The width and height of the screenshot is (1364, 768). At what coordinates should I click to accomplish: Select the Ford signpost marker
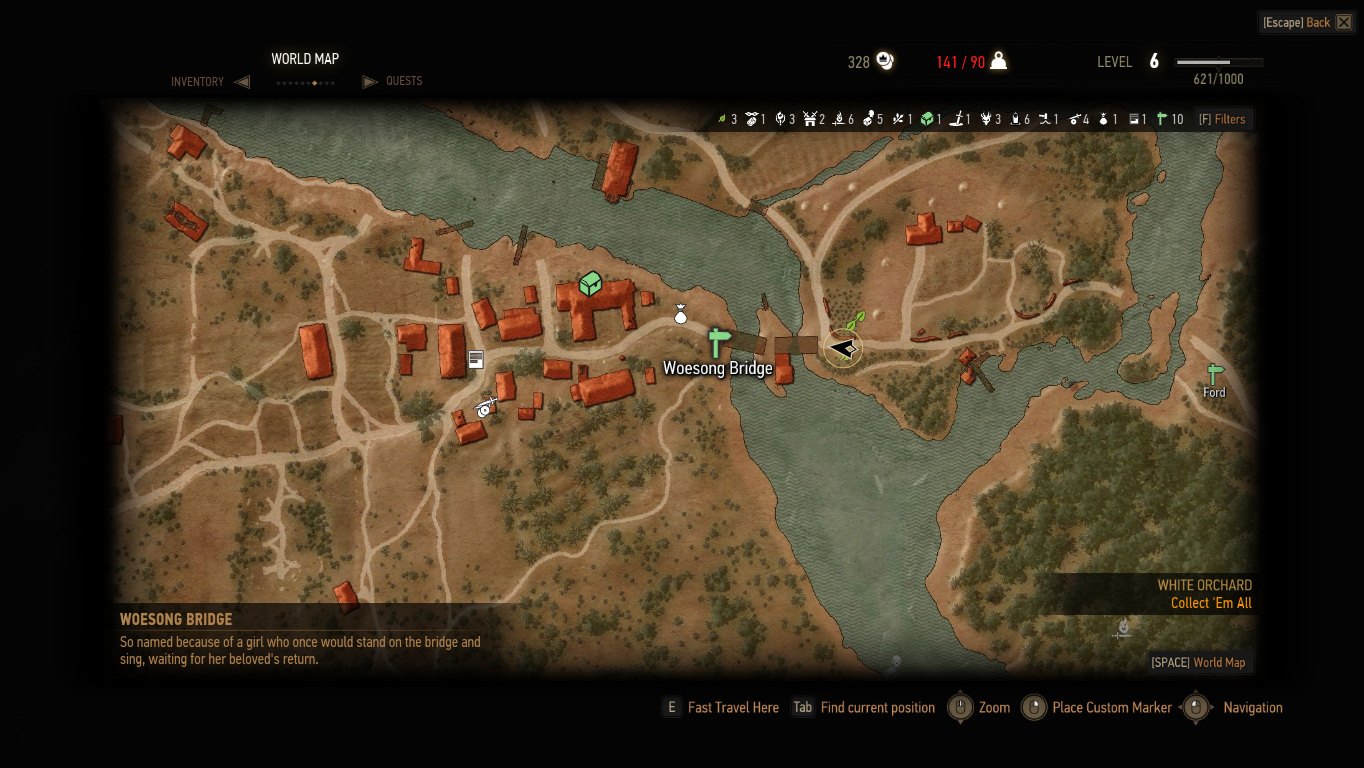click(x=1214, y=375)
